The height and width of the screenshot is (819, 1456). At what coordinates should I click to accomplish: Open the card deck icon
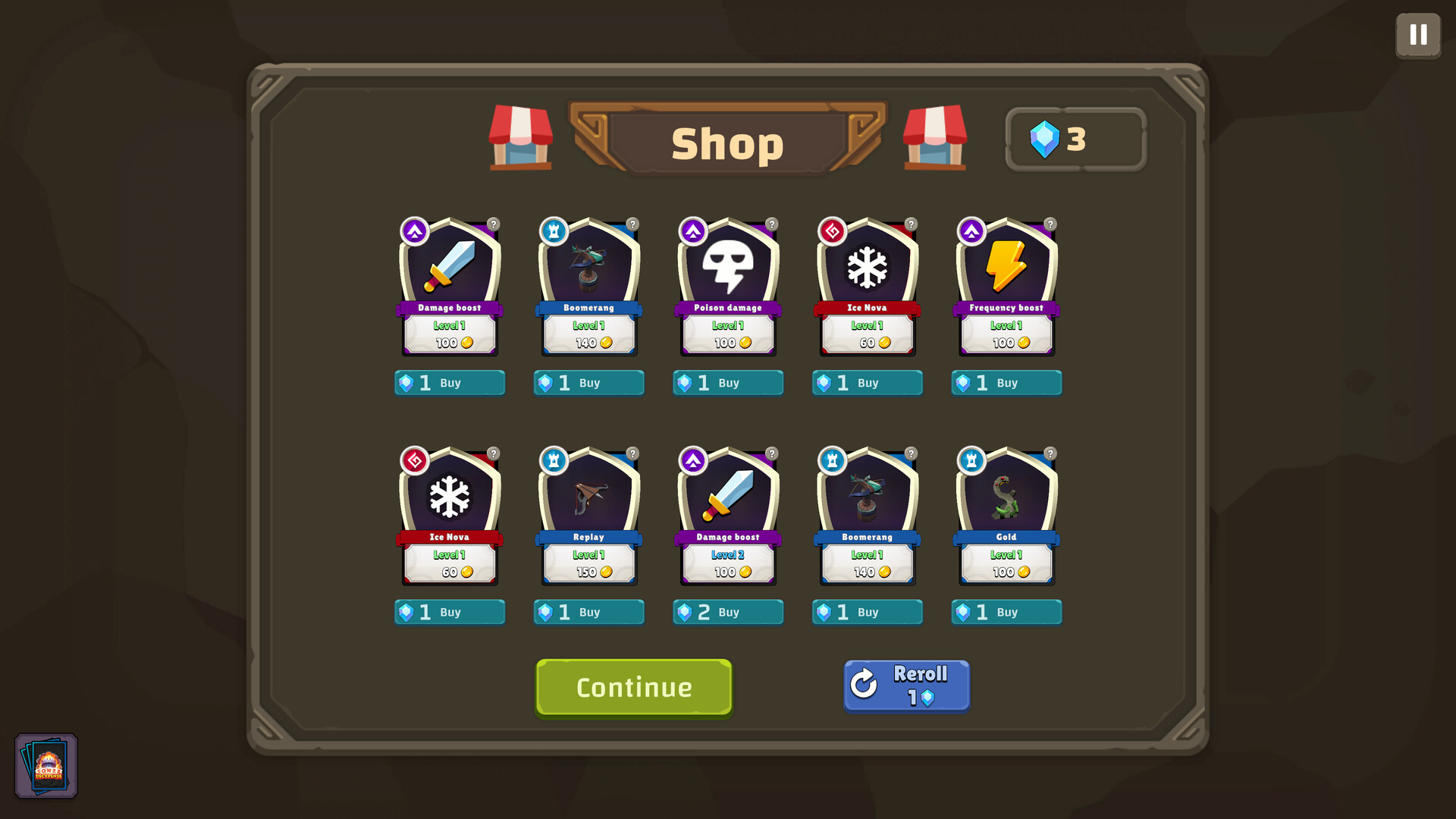47,766
